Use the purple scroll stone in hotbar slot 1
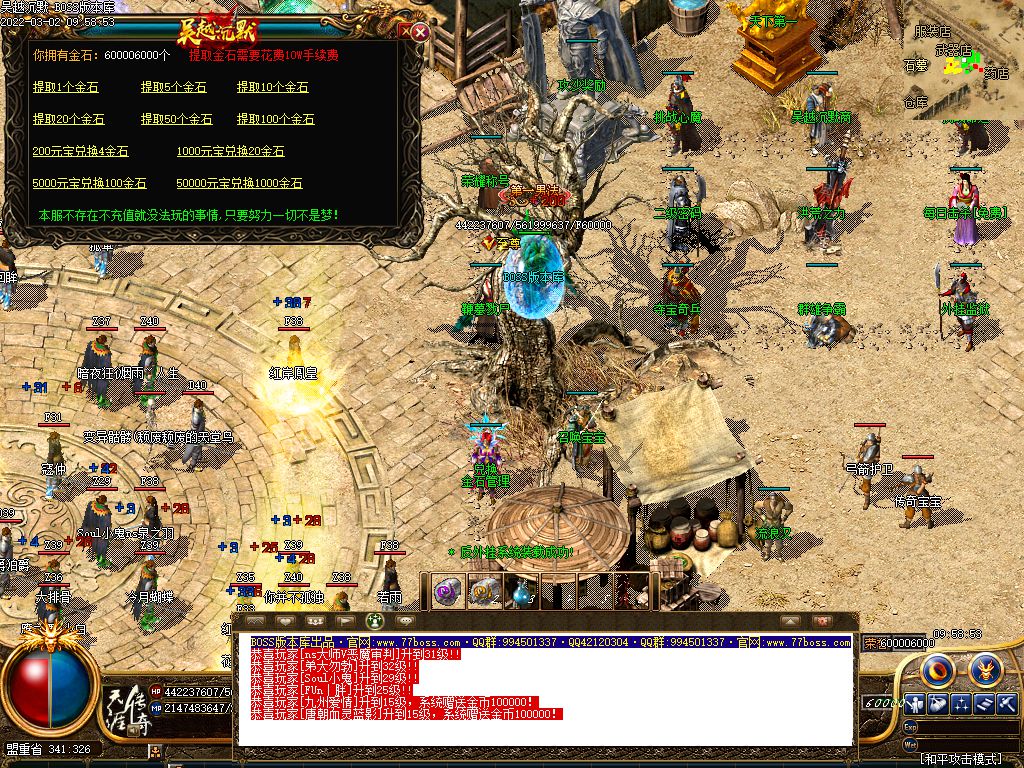 [446, 592]
